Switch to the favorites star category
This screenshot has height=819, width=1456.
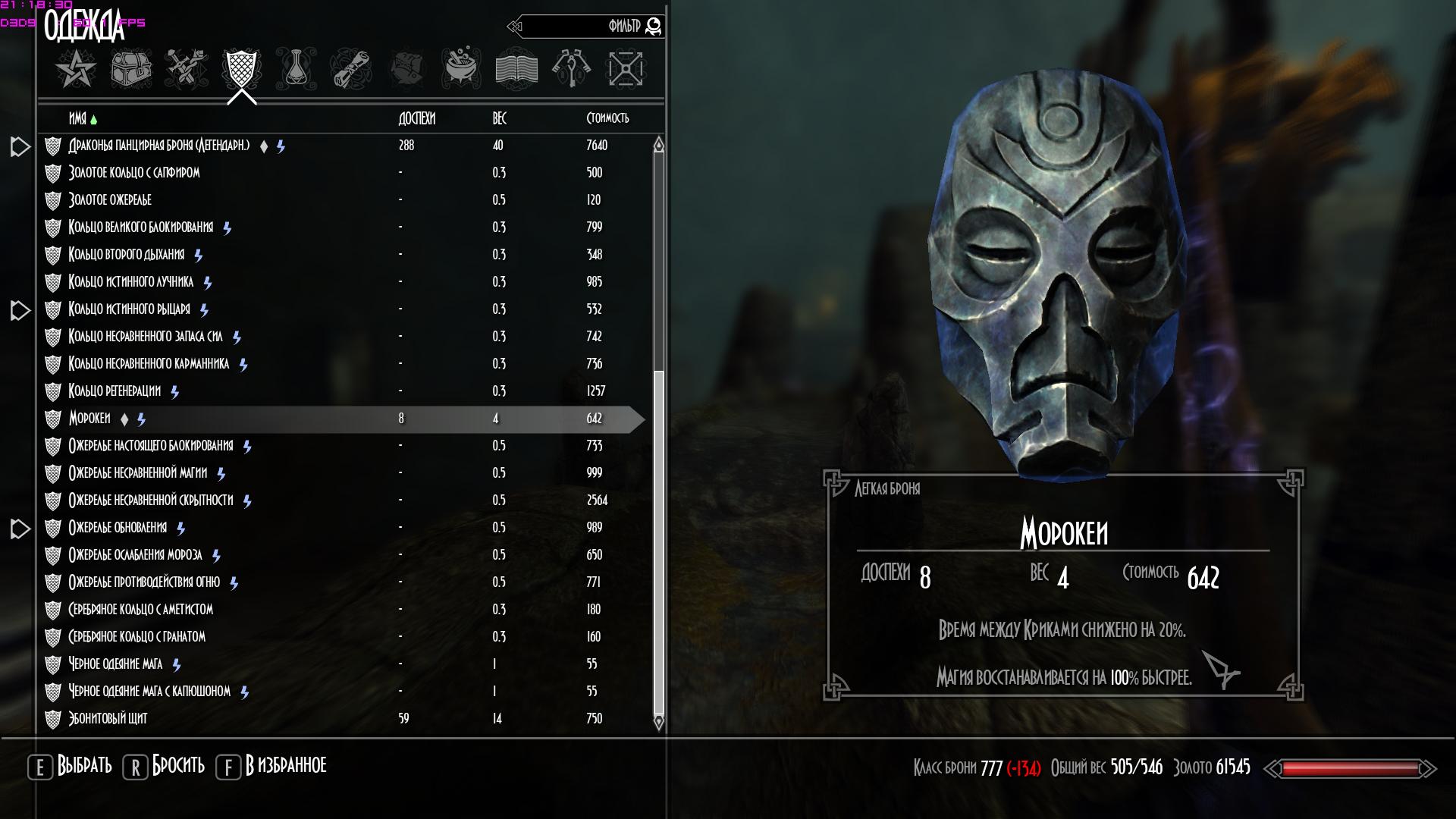click(x=75, y=70)
